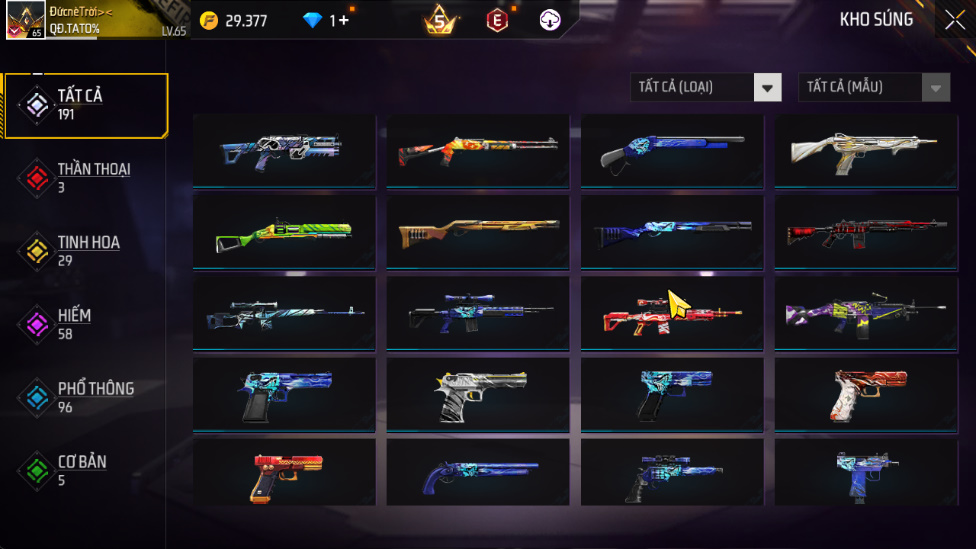The image size is (976, 549).
Task: Open the player profile avatar
Action: pyautogui.click(x=24, y=20)
